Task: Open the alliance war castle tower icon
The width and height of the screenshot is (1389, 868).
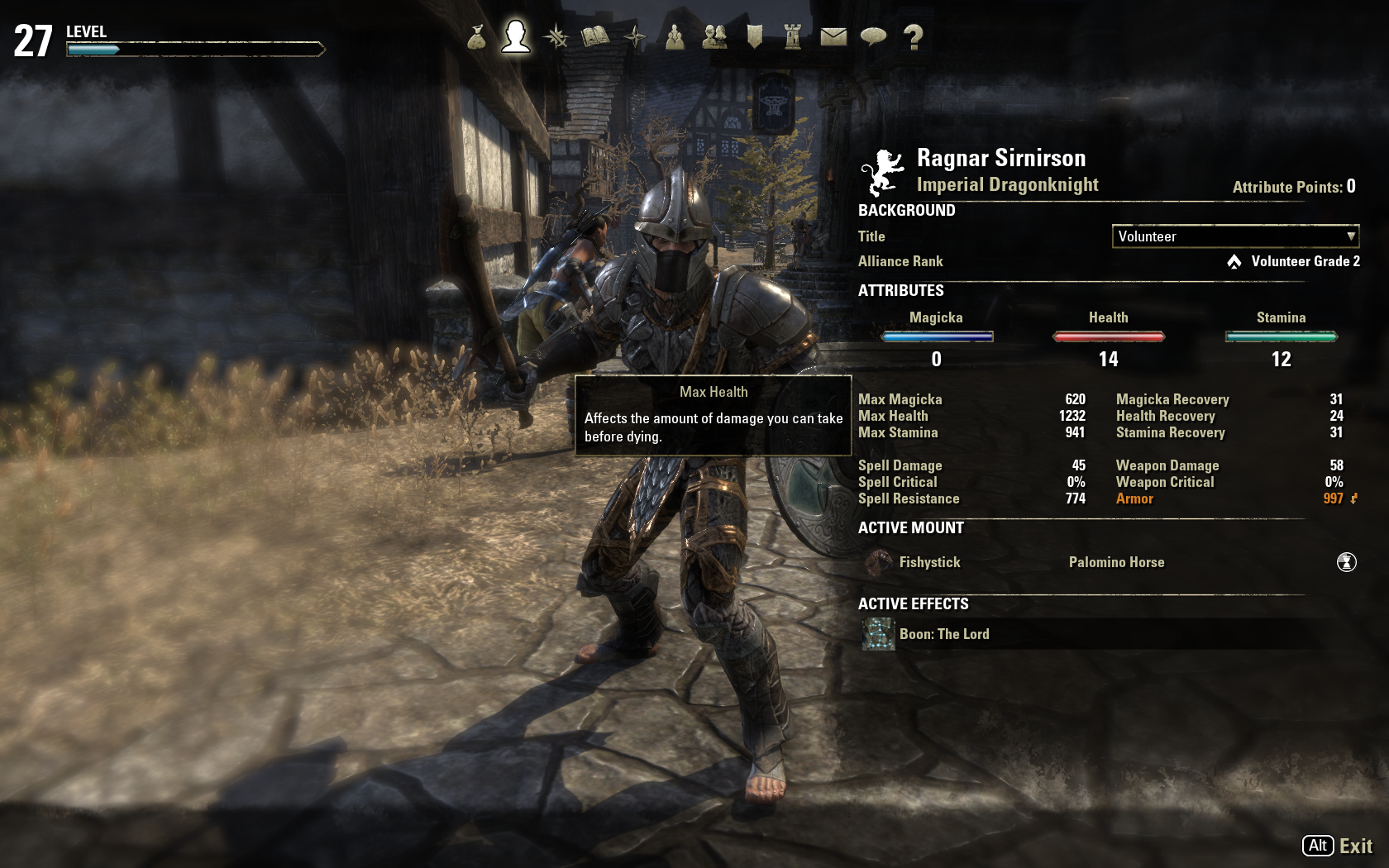Action: pyautogui.click(x=793, y=37)
